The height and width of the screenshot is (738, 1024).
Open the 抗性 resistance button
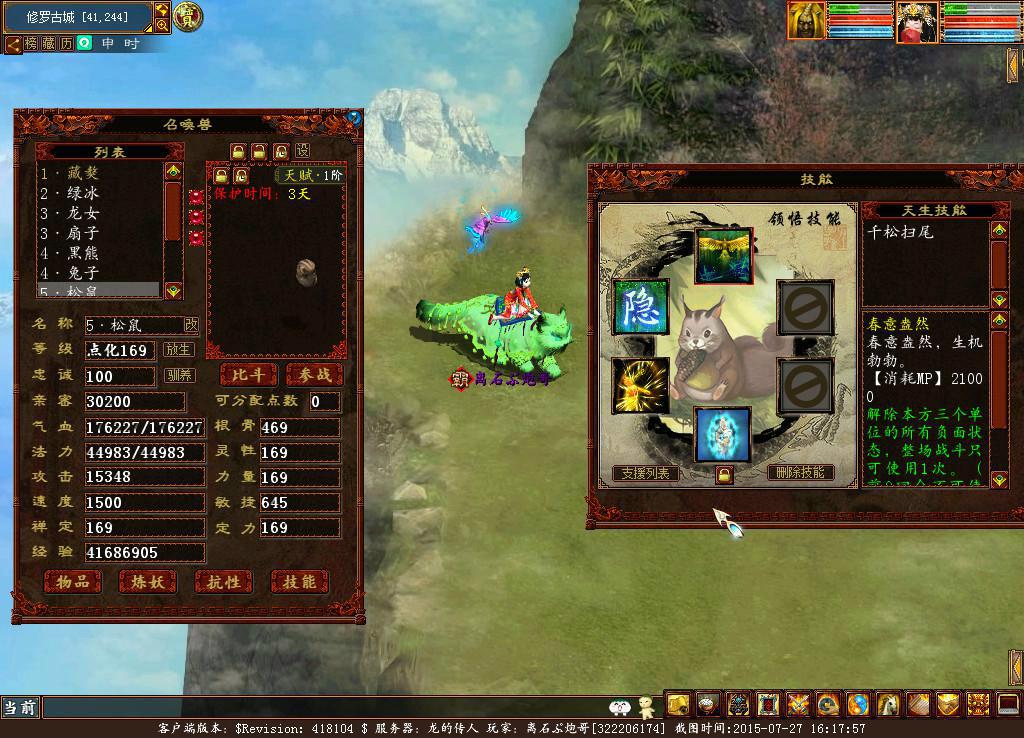point(223,581)
